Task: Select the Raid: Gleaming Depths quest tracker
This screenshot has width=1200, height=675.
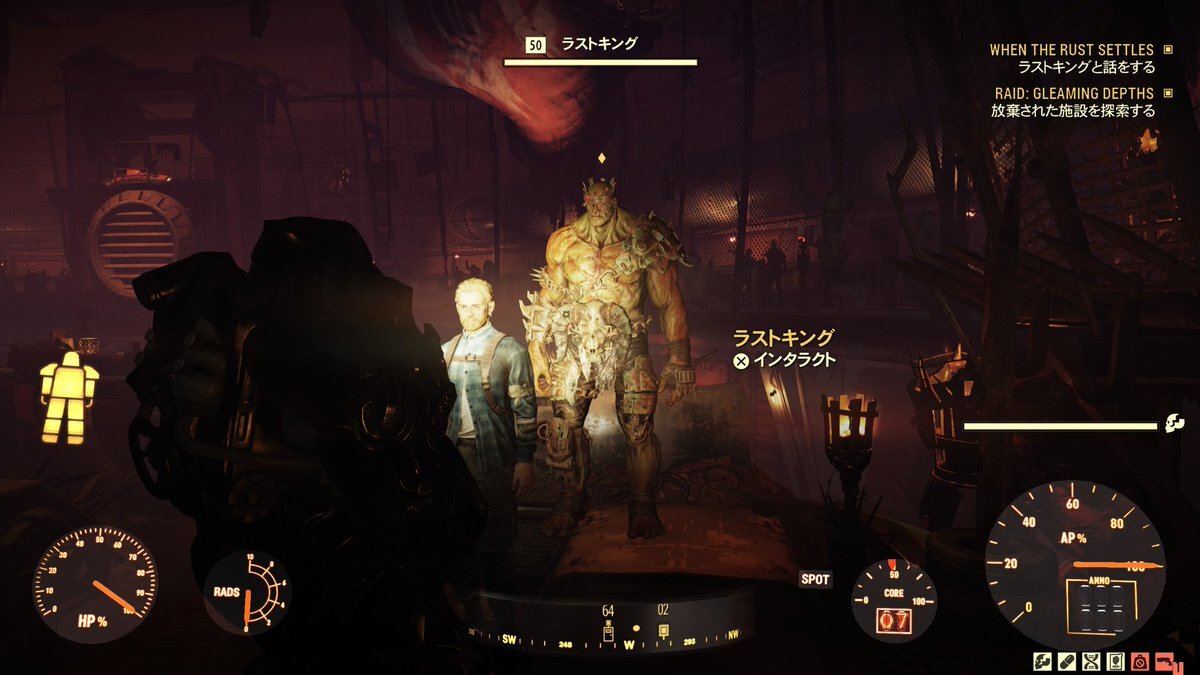Action: (x=1070, y=93)
